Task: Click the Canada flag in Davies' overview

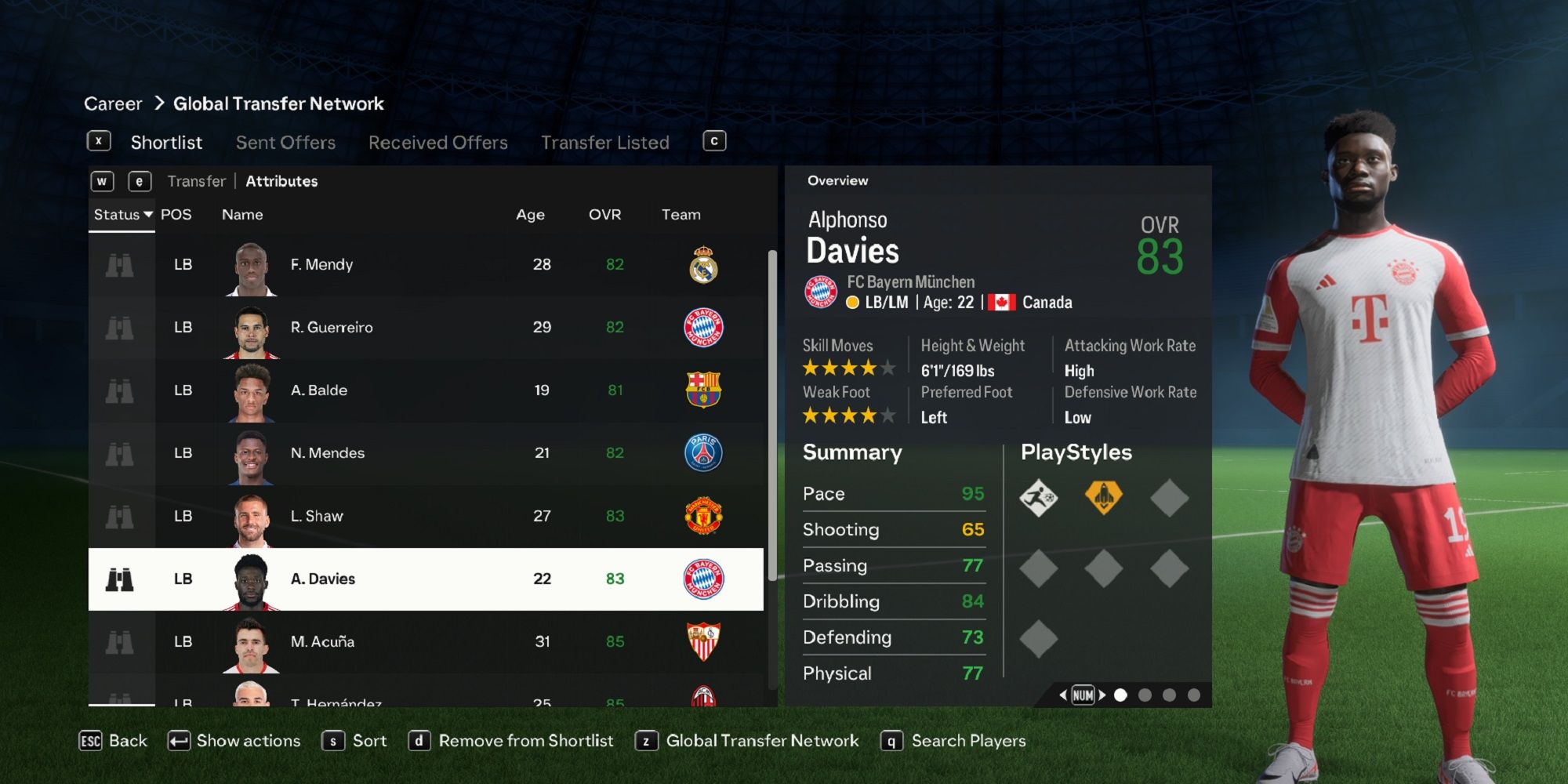Action: [1002, 301]
